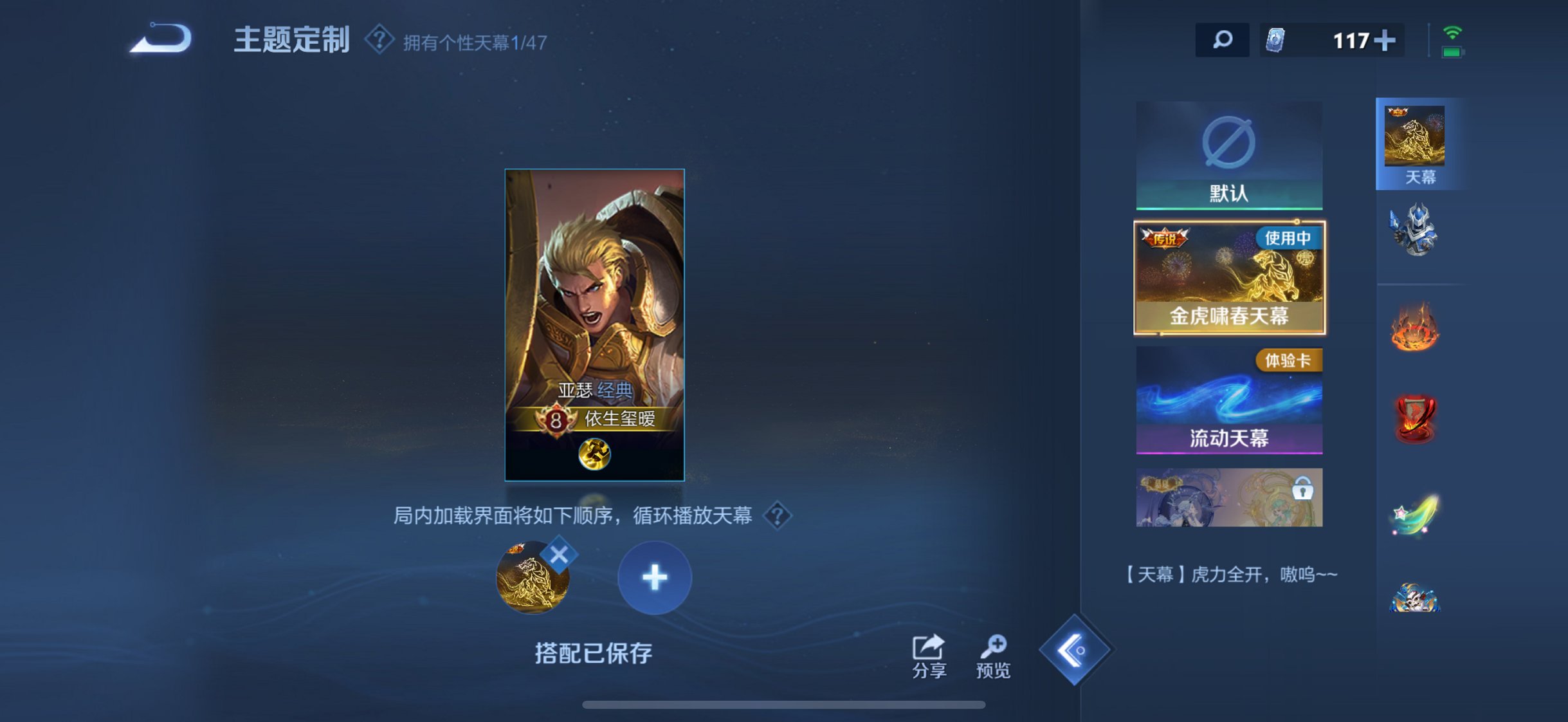The height and width of the screenshot is (722, 1568).
Task: Open the 亚瑟 经典 skin card
Action: pyautogui.click(x=594, y=322)
